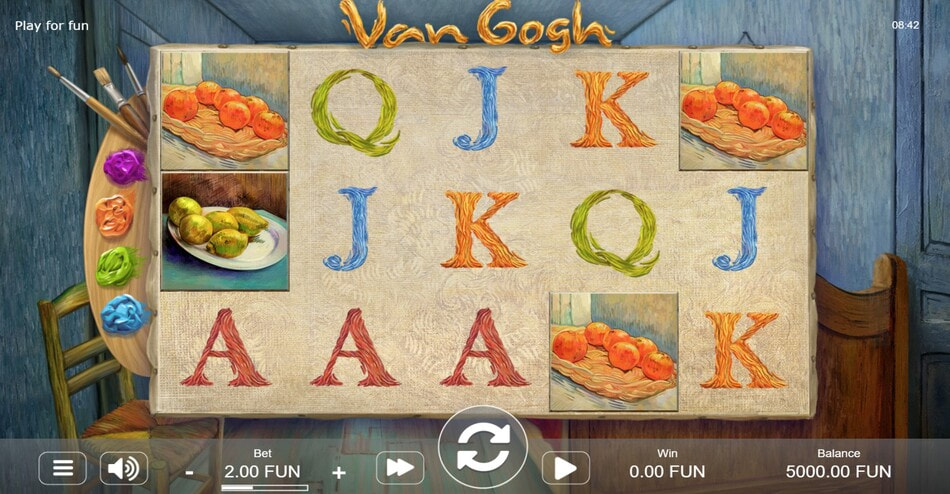Toggle the sound speaker button
The width and height of the screenshot is (950, 494).
point(124,468)
